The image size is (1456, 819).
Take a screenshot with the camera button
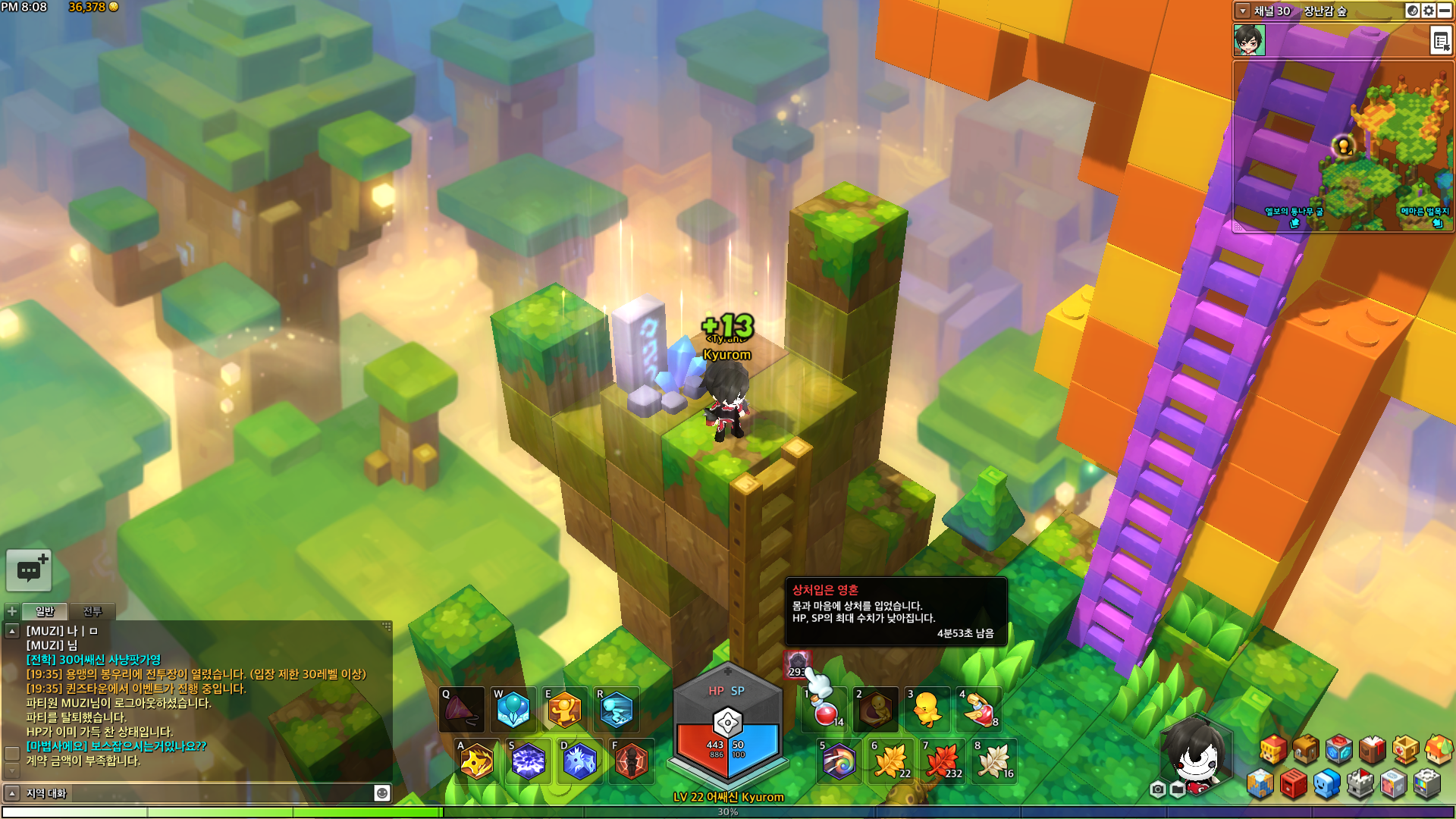tap(1157, 789)
